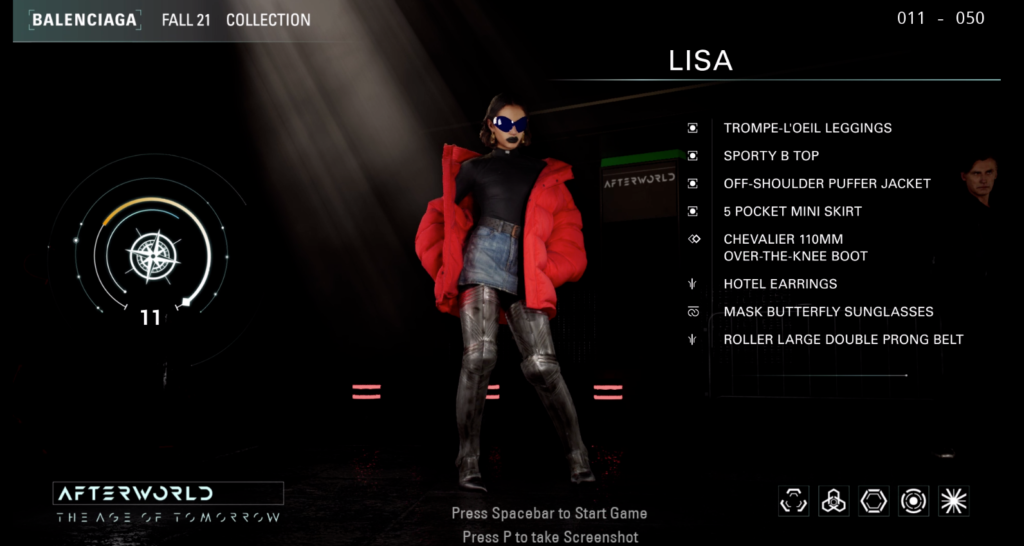1024x546 pixels.
Task: Select the Trompe-L'Oeil Leggings entry
Action: (807, 128)
